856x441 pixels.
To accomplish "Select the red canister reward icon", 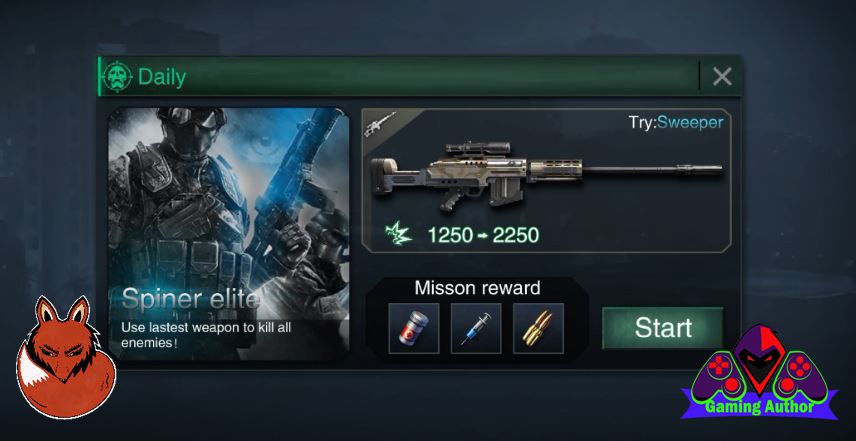I will 414,328.
